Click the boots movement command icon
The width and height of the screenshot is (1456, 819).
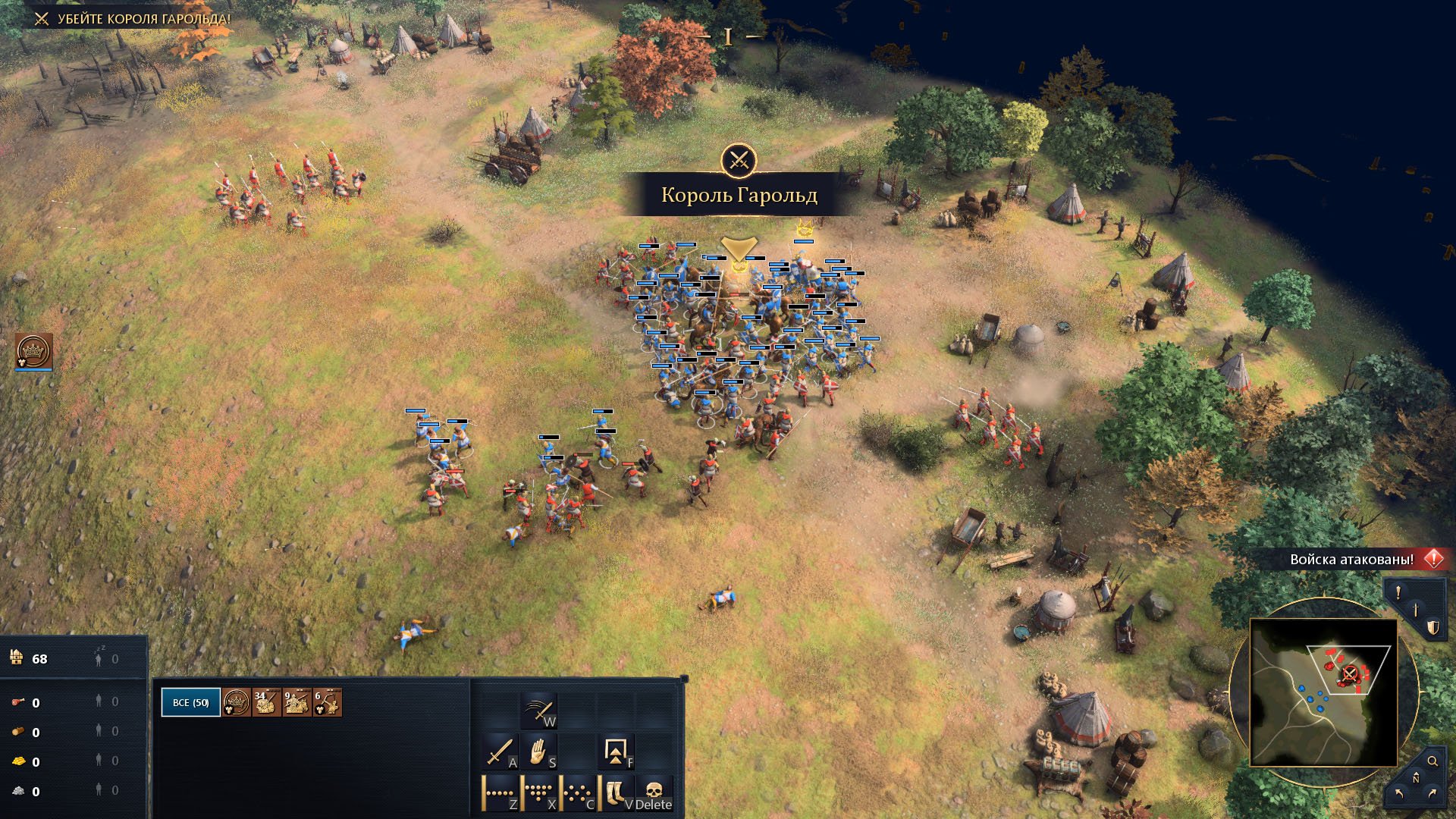click(615, 793)
